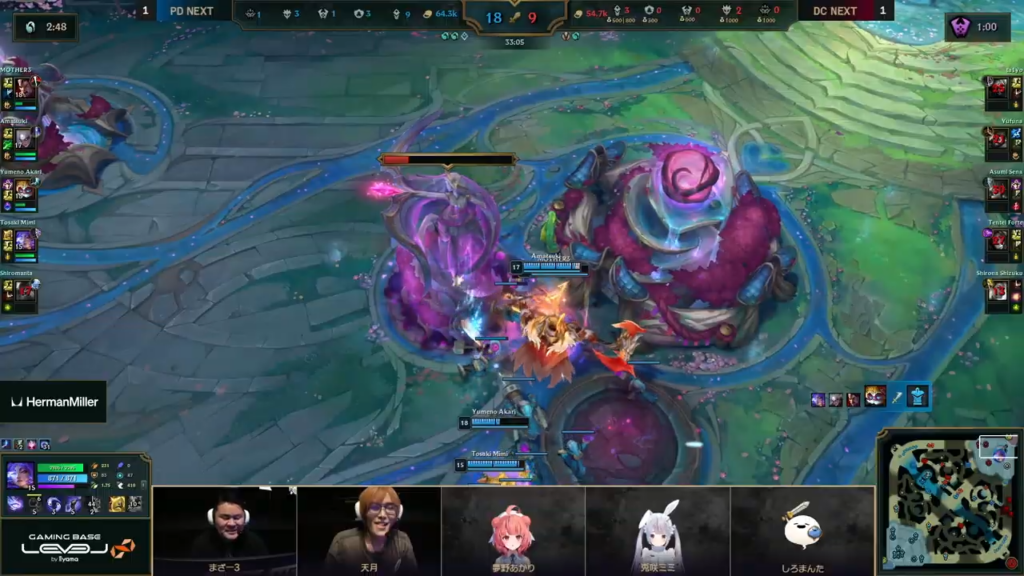Click the Gaming Base LEVEL sponsor banner
This screenshot has height=576, width=1024.
75,546
